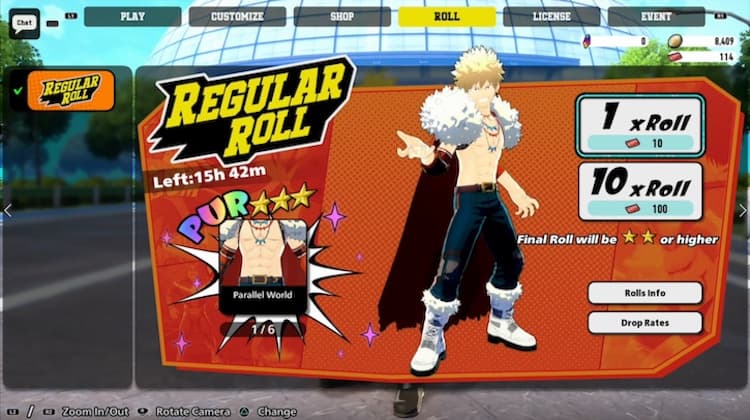This screenshot has height=420, width=750.
Task: Switch to the PLAY tab
Action: click(x=132, y=16)
